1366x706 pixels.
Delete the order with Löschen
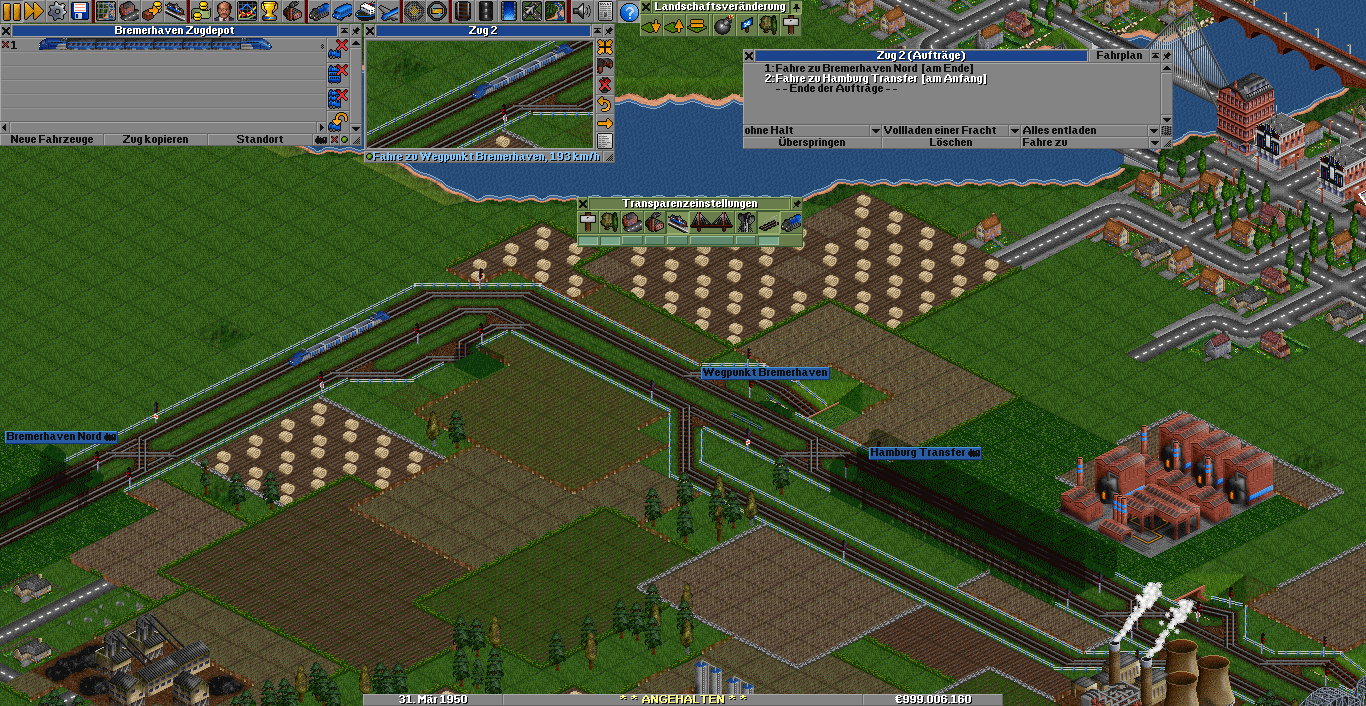point(950,143)
